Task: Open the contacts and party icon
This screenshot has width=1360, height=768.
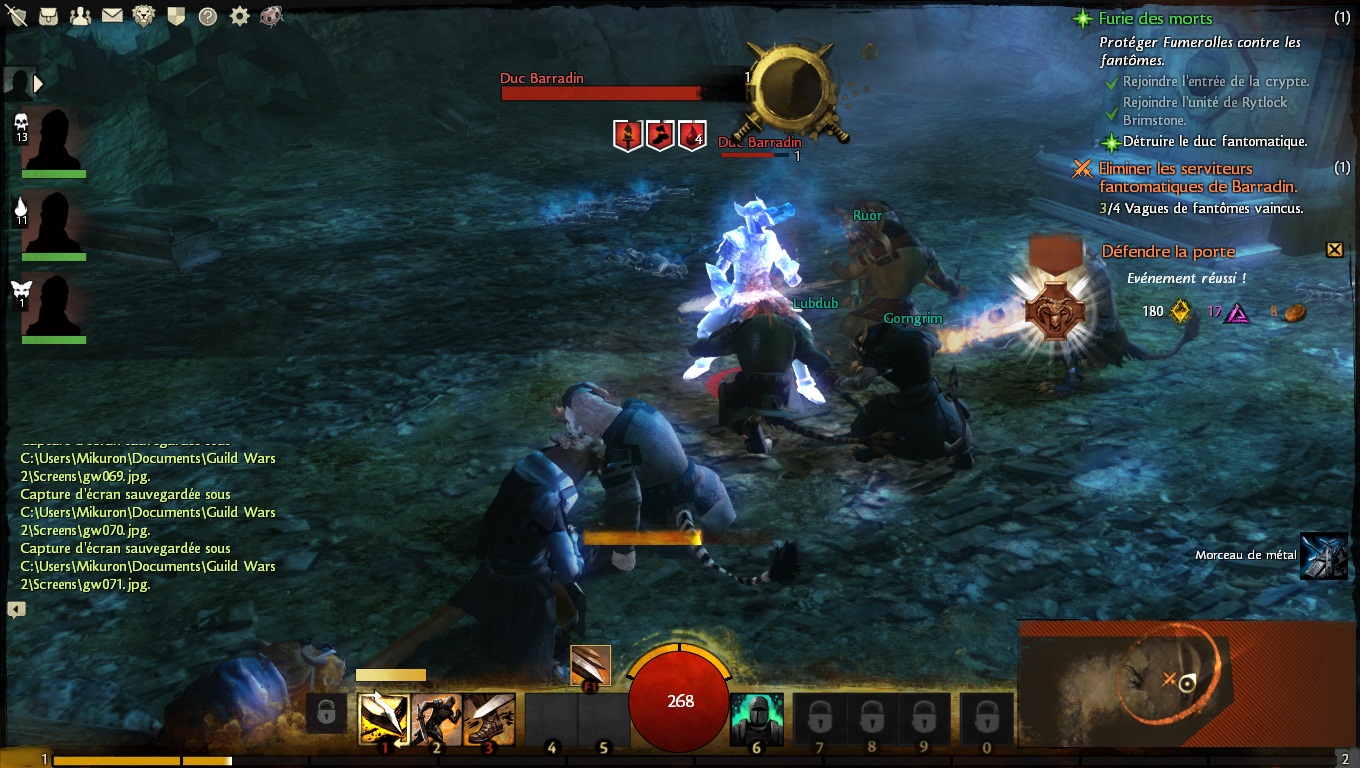Action: [x=81, y=16]
